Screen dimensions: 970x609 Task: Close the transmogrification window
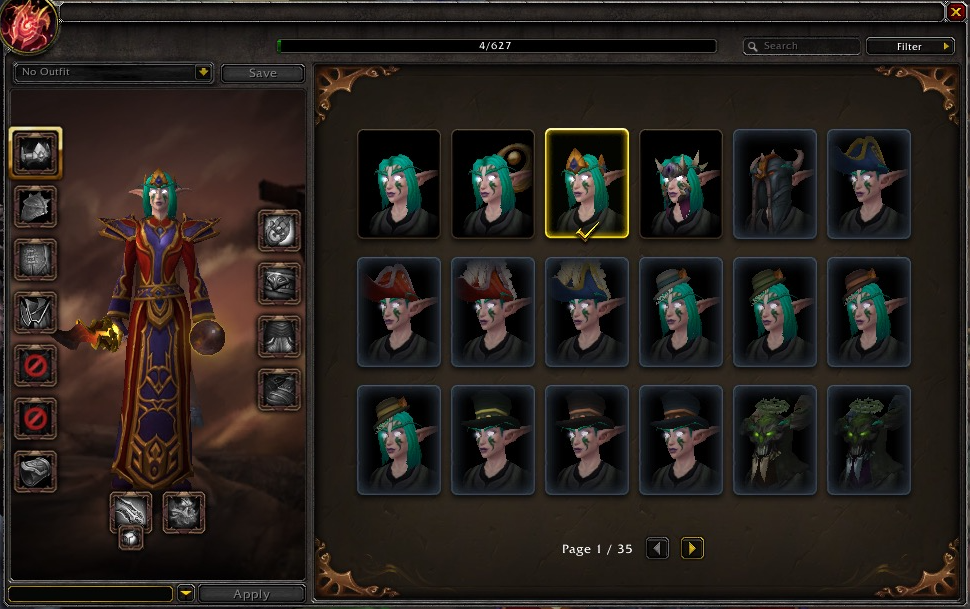point(956,12)
